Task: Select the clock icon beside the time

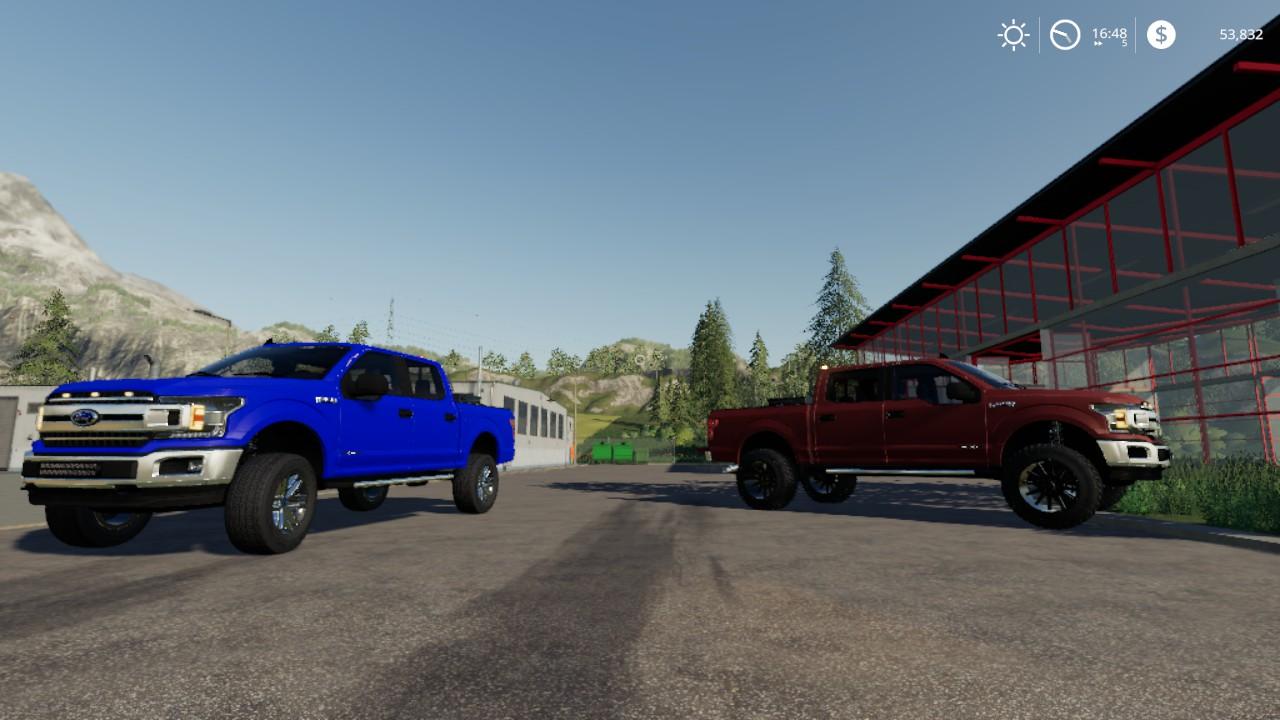Action: point(1065,35)
